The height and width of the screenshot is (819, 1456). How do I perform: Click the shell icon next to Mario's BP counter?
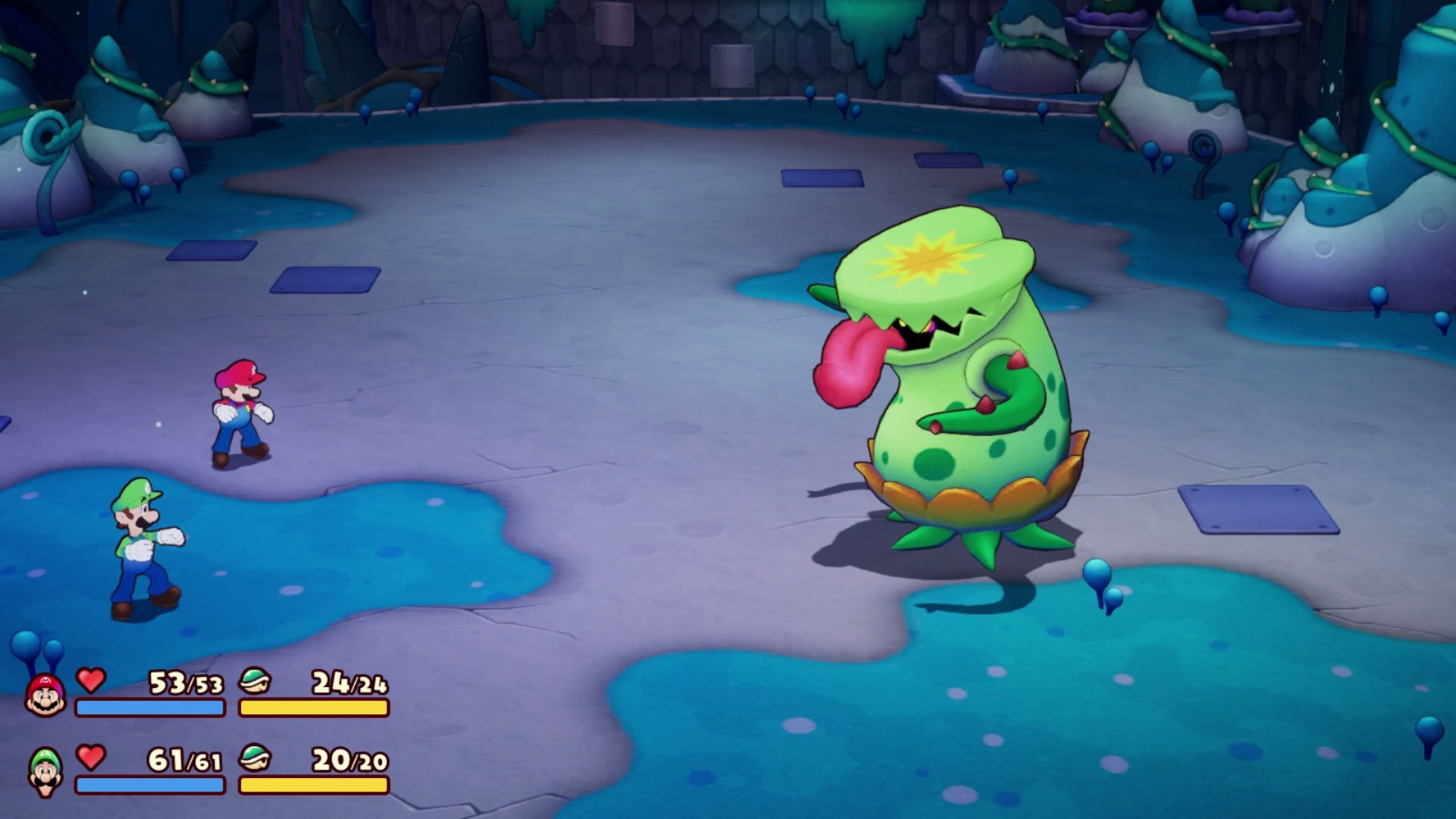258,681
